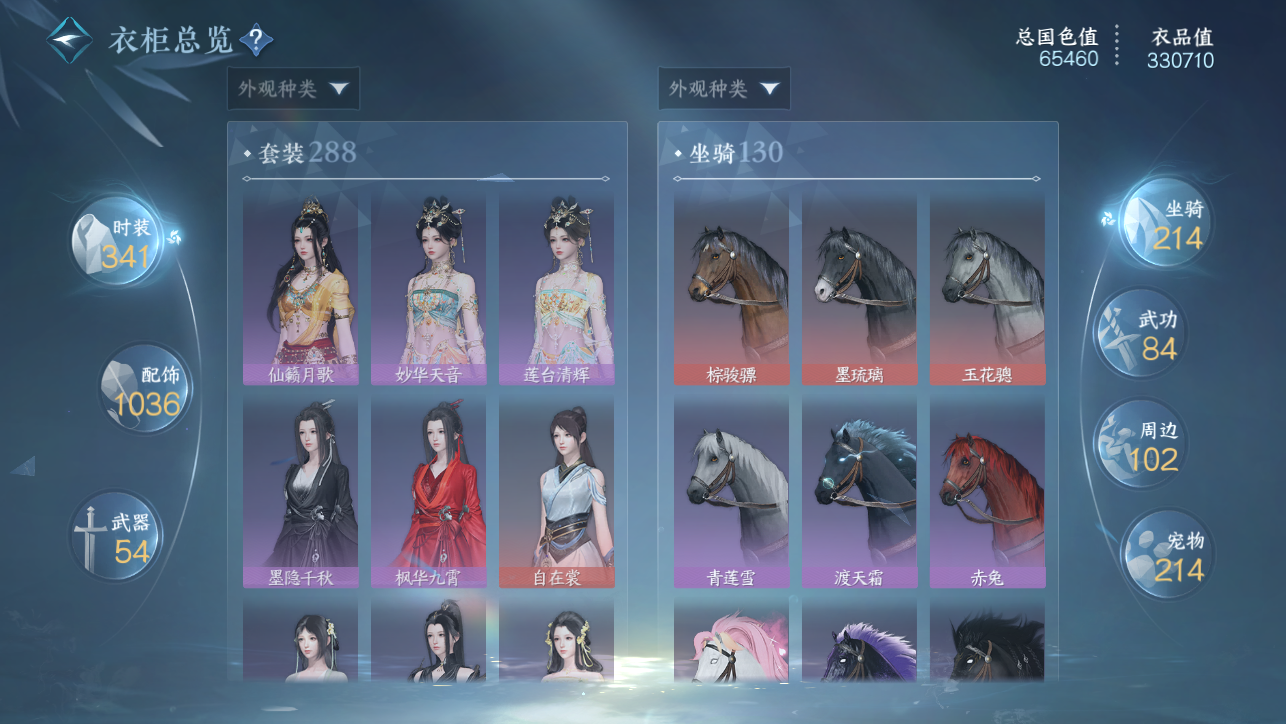Click the back arrow beside 衣柜总览
The image size is (1286, 724).
coord(69,41)
